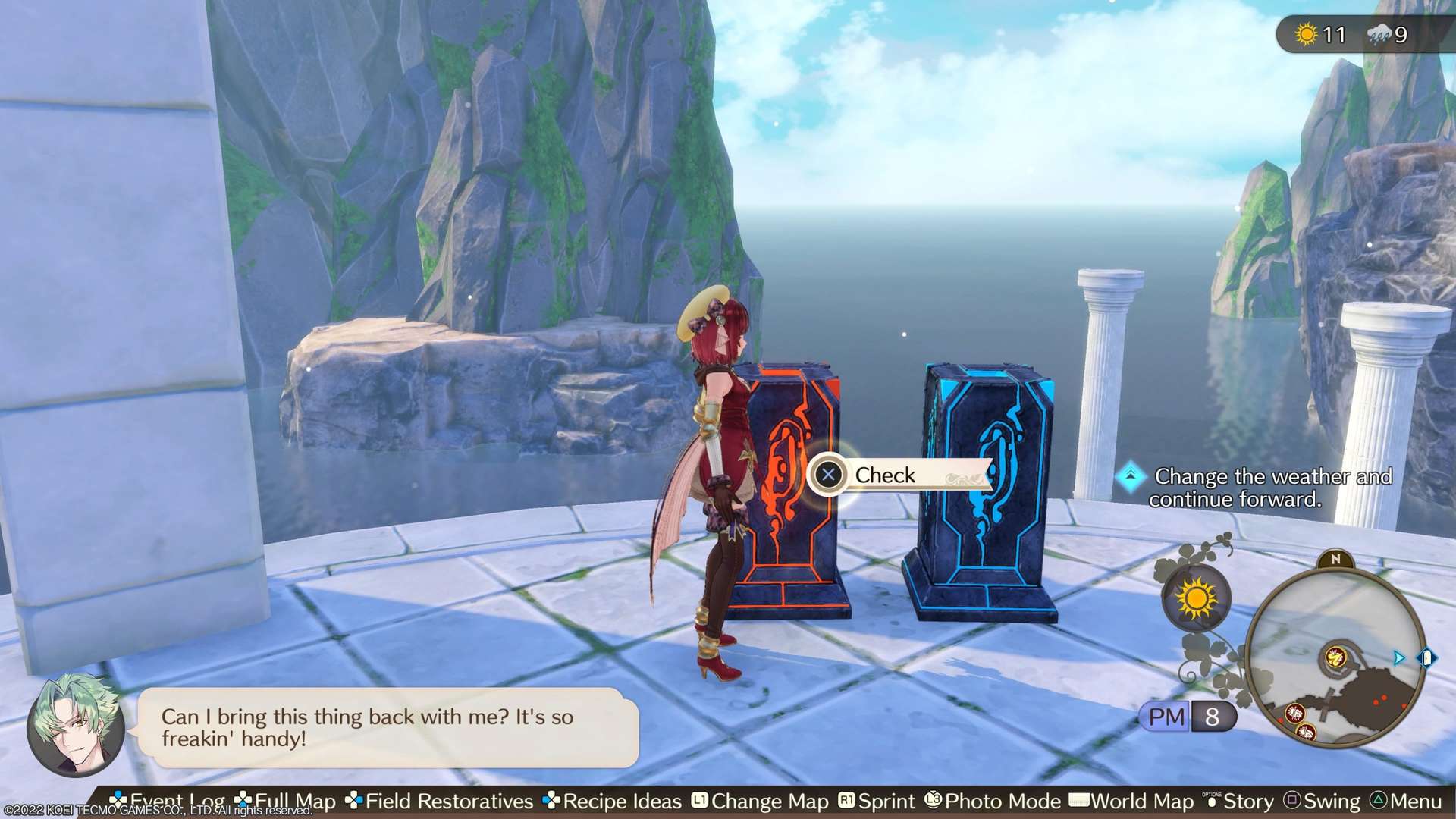
Task: Activate Photo Mode from the bottom bar
Action: tap(993, 802)
